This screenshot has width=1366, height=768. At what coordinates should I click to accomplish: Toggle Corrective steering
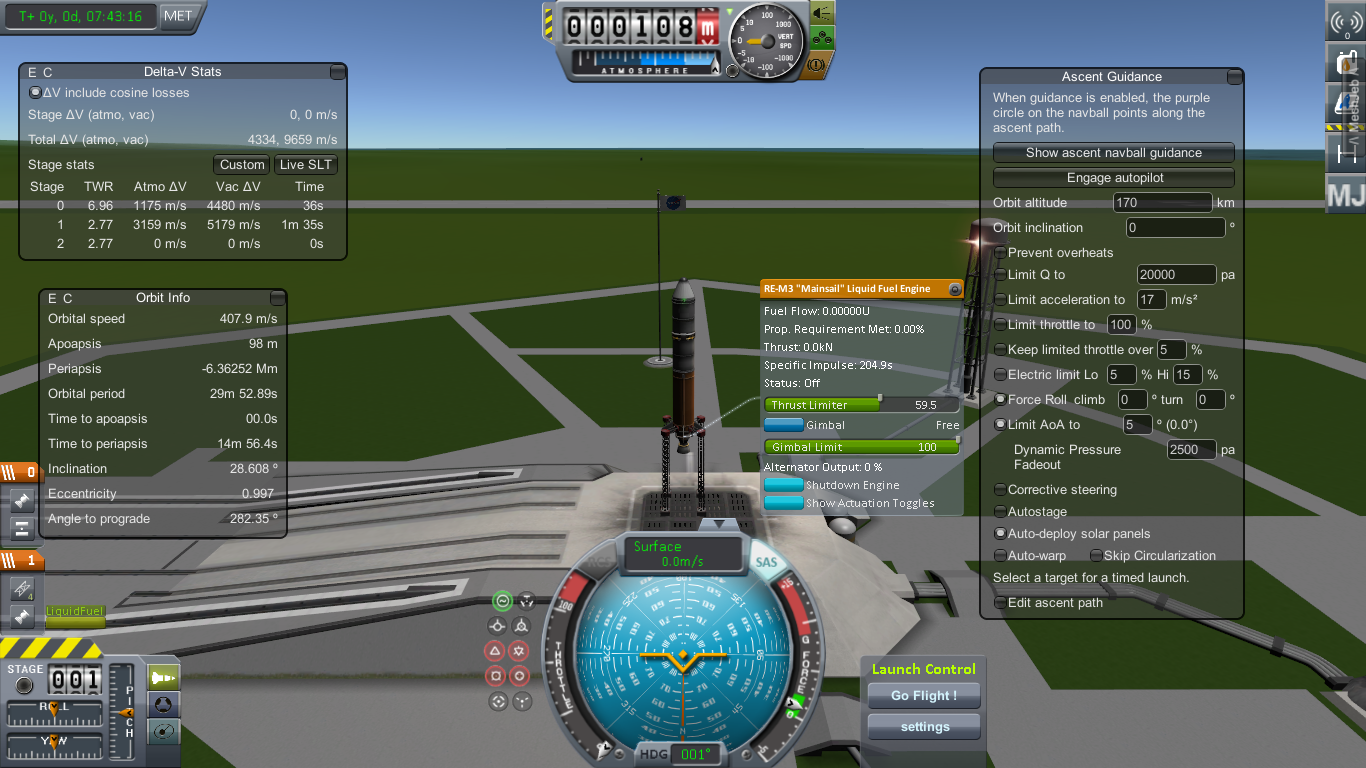(x=1001, y=490)
